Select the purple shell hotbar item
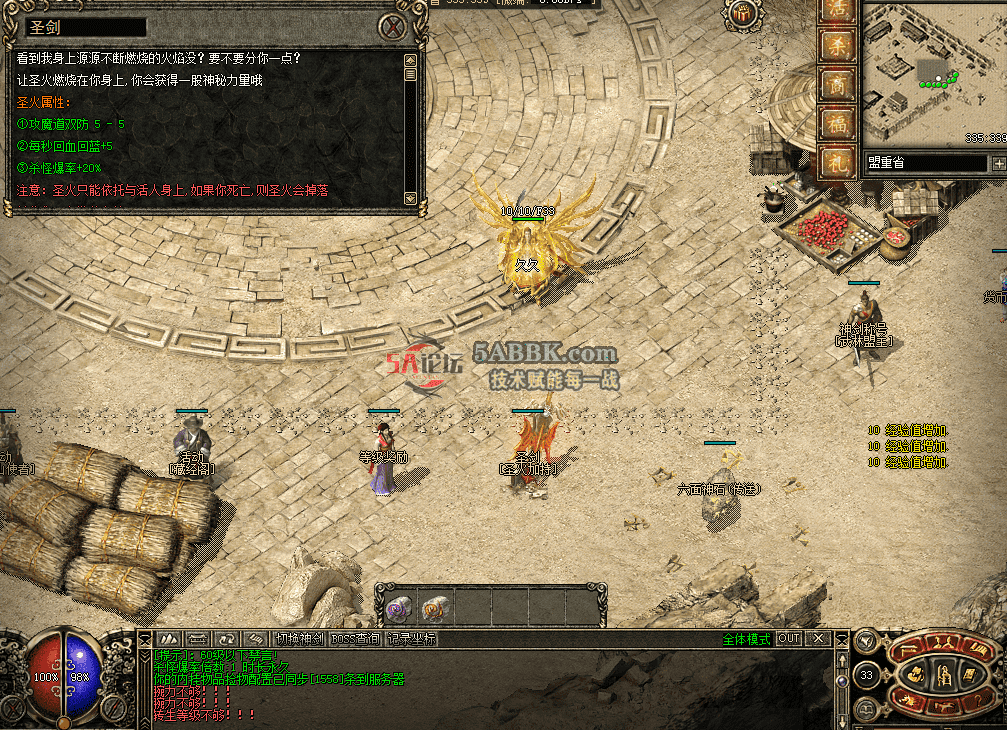The height and width of the screenshot is (730, 1007). (x=398, y=607)
